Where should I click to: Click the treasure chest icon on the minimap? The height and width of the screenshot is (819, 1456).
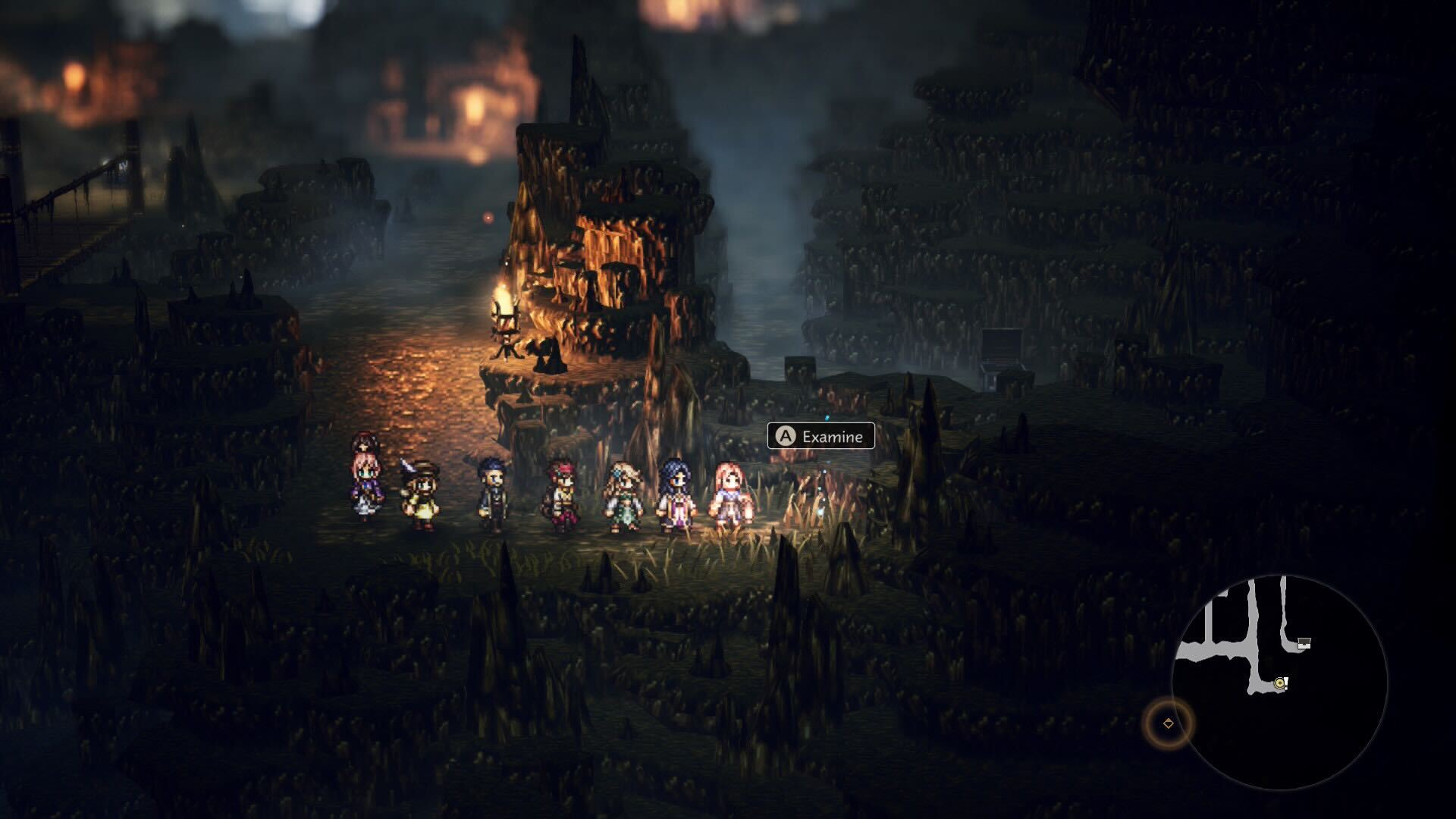1304,644
